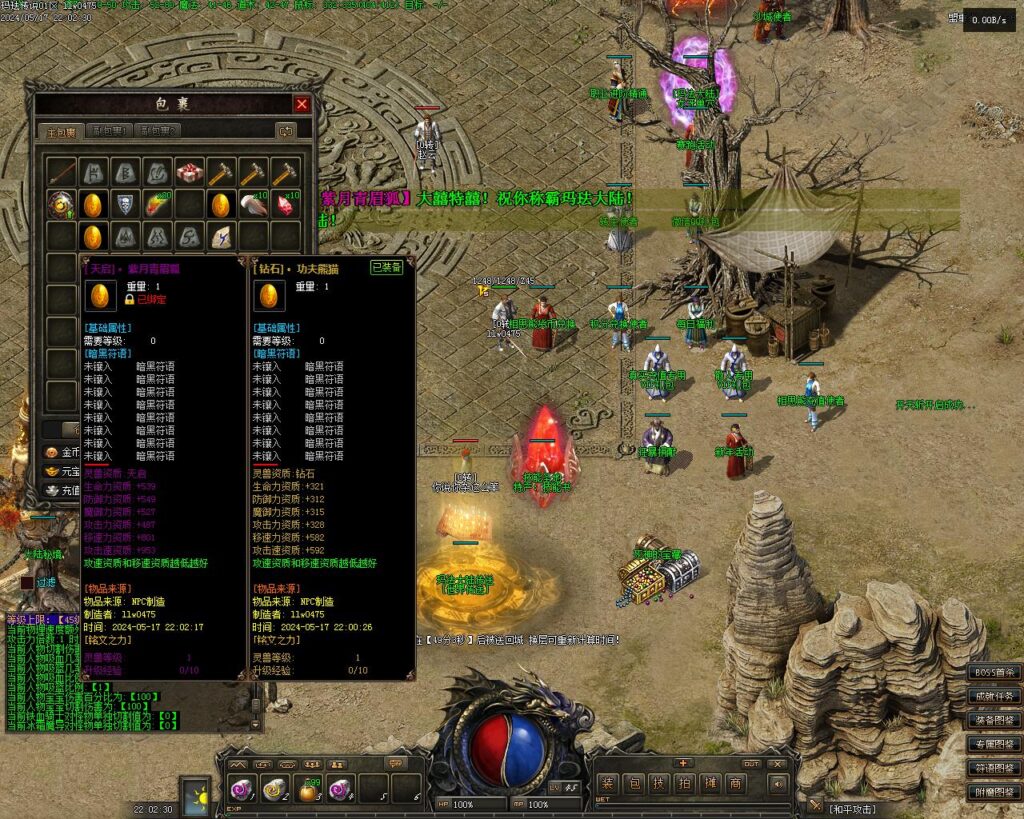1024x819 pixels.
Task: Close the 包裹 bag window
Action: [302, 104]
